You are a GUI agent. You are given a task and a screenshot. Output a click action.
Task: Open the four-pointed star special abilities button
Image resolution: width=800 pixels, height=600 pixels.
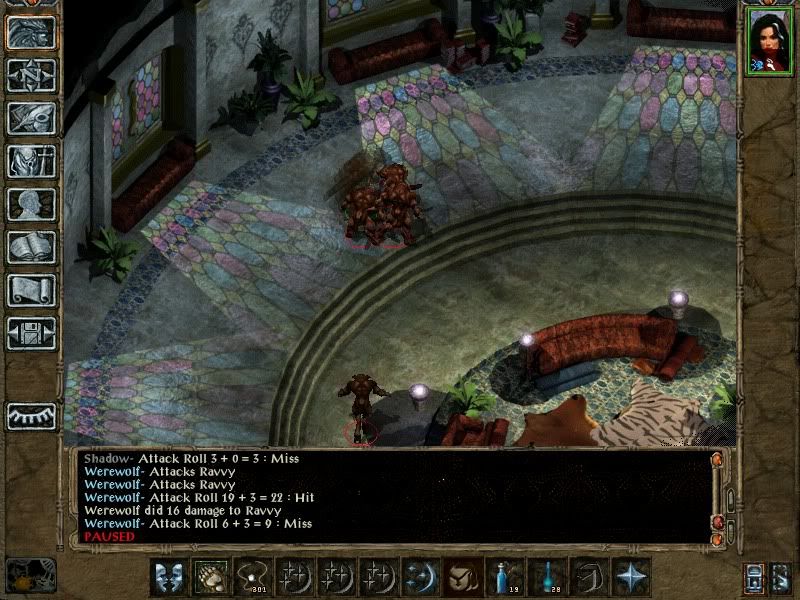pos(632,577)
